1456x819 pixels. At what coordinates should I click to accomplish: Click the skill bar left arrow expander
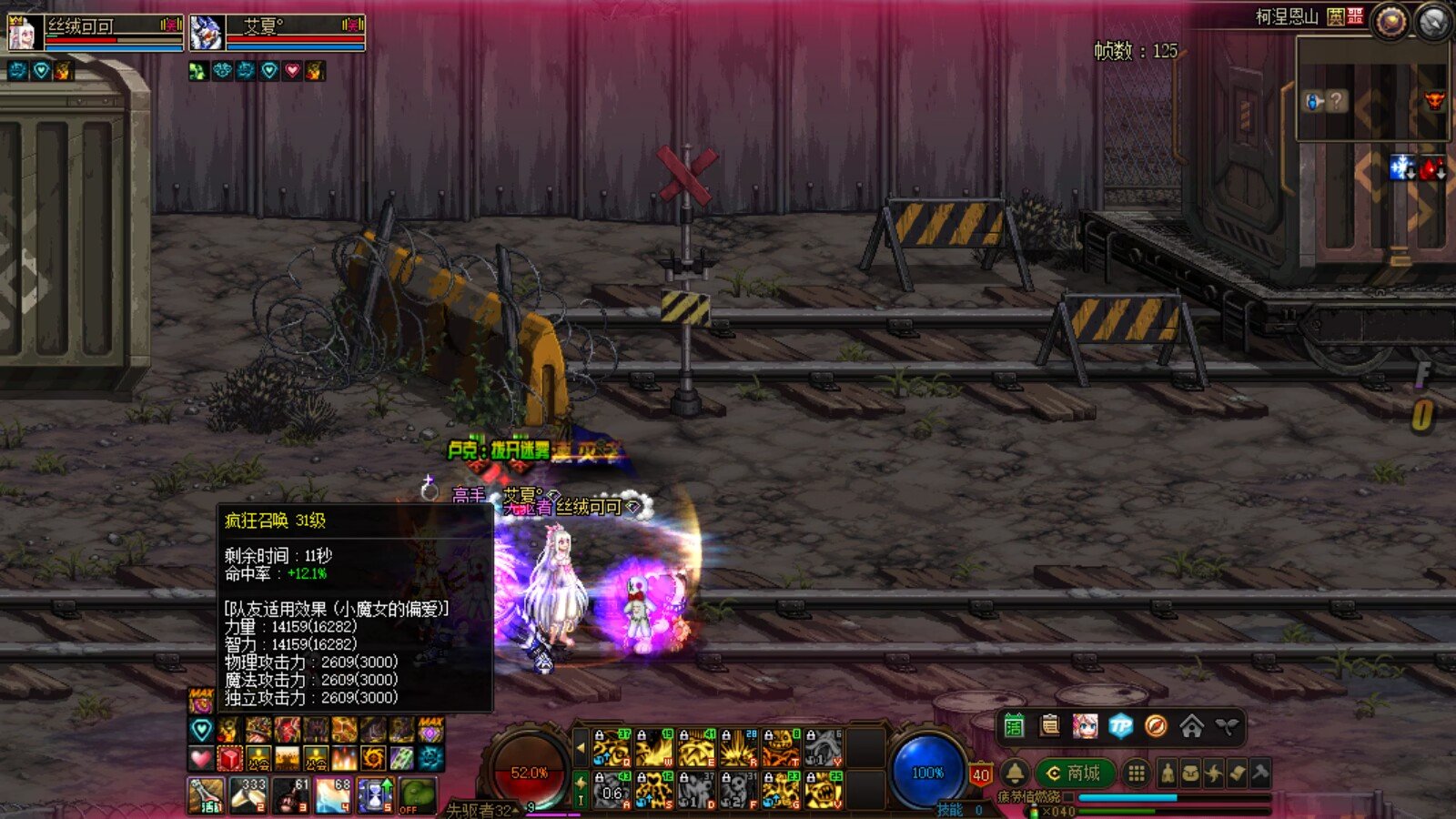(581, 748)
